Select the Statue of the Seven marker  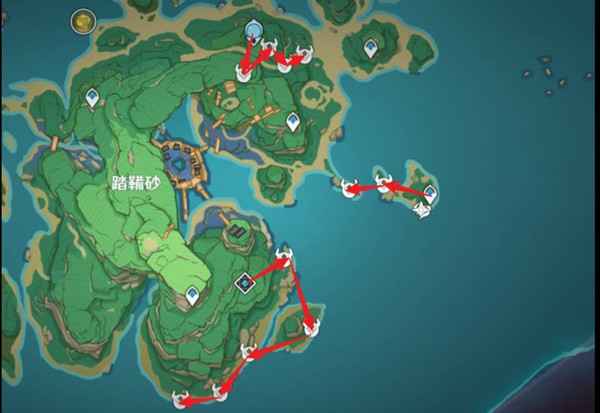pos(252,30)
